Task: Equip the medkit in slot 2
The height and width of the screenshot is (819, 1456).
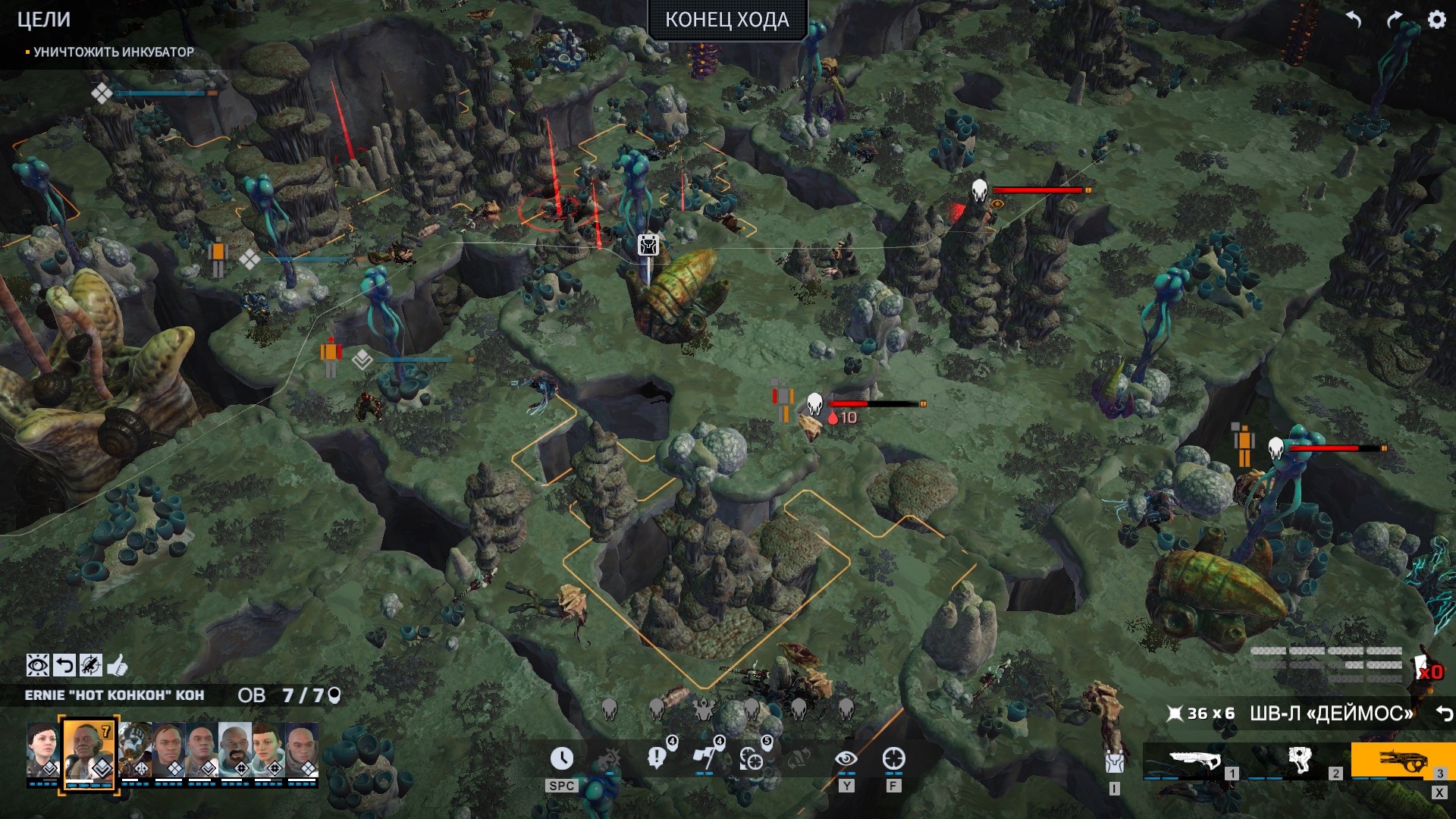Action: [1298, 761]
